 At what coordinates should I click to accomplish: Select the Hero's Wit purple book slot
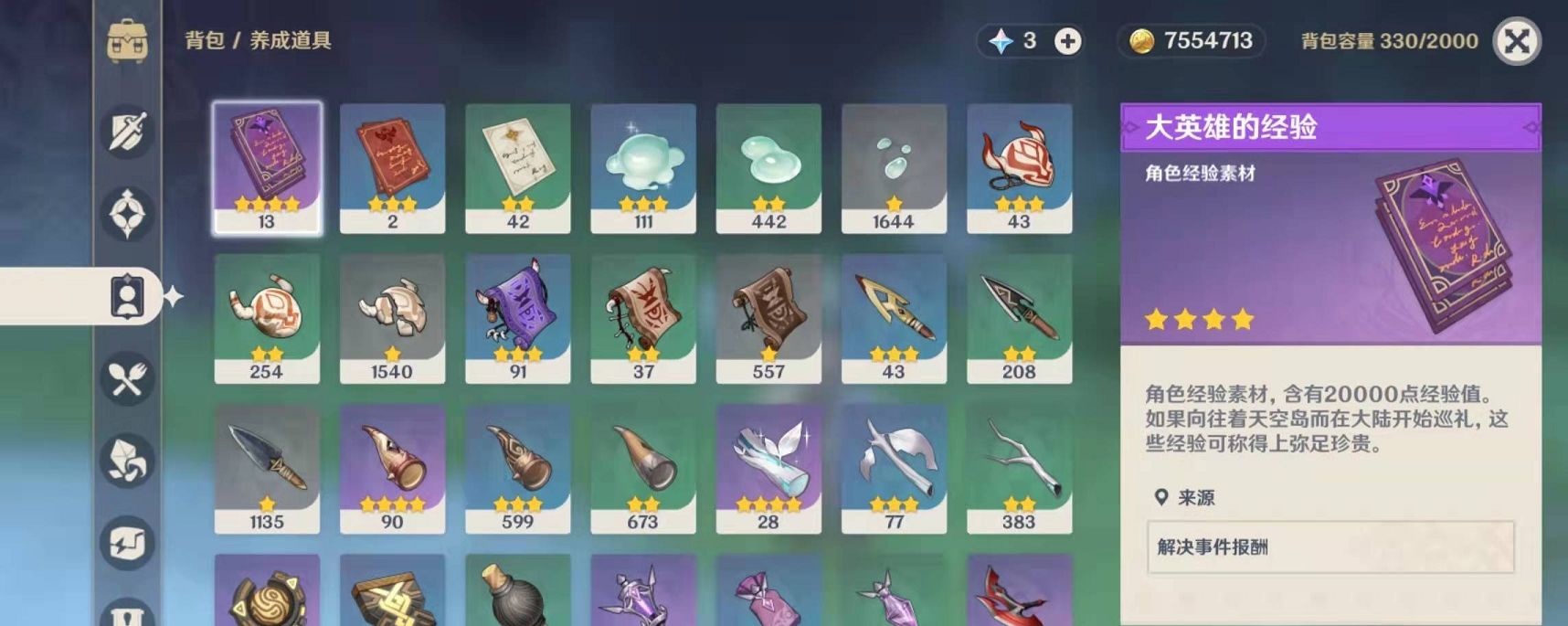point(267,167)
